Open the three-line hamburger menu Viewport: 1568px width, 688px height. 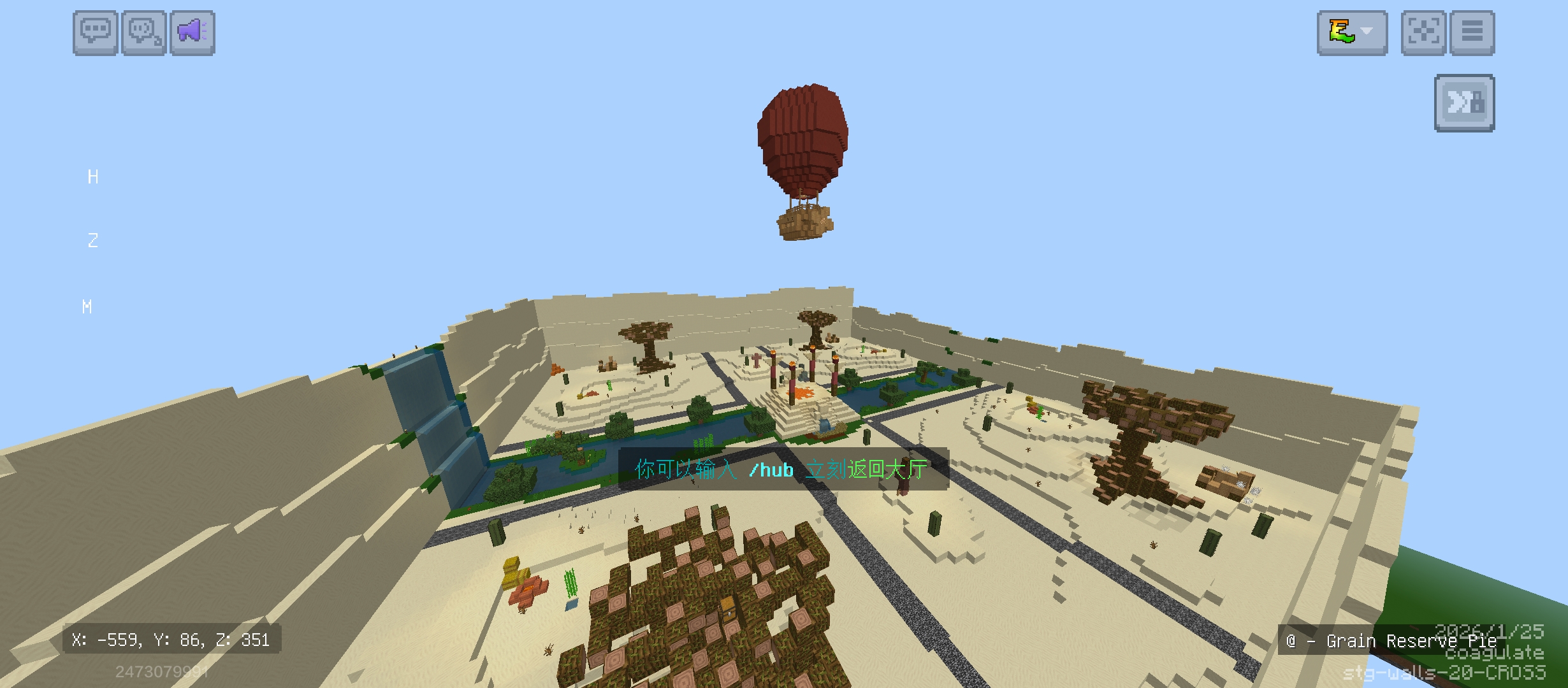(x=1472, y=32)
